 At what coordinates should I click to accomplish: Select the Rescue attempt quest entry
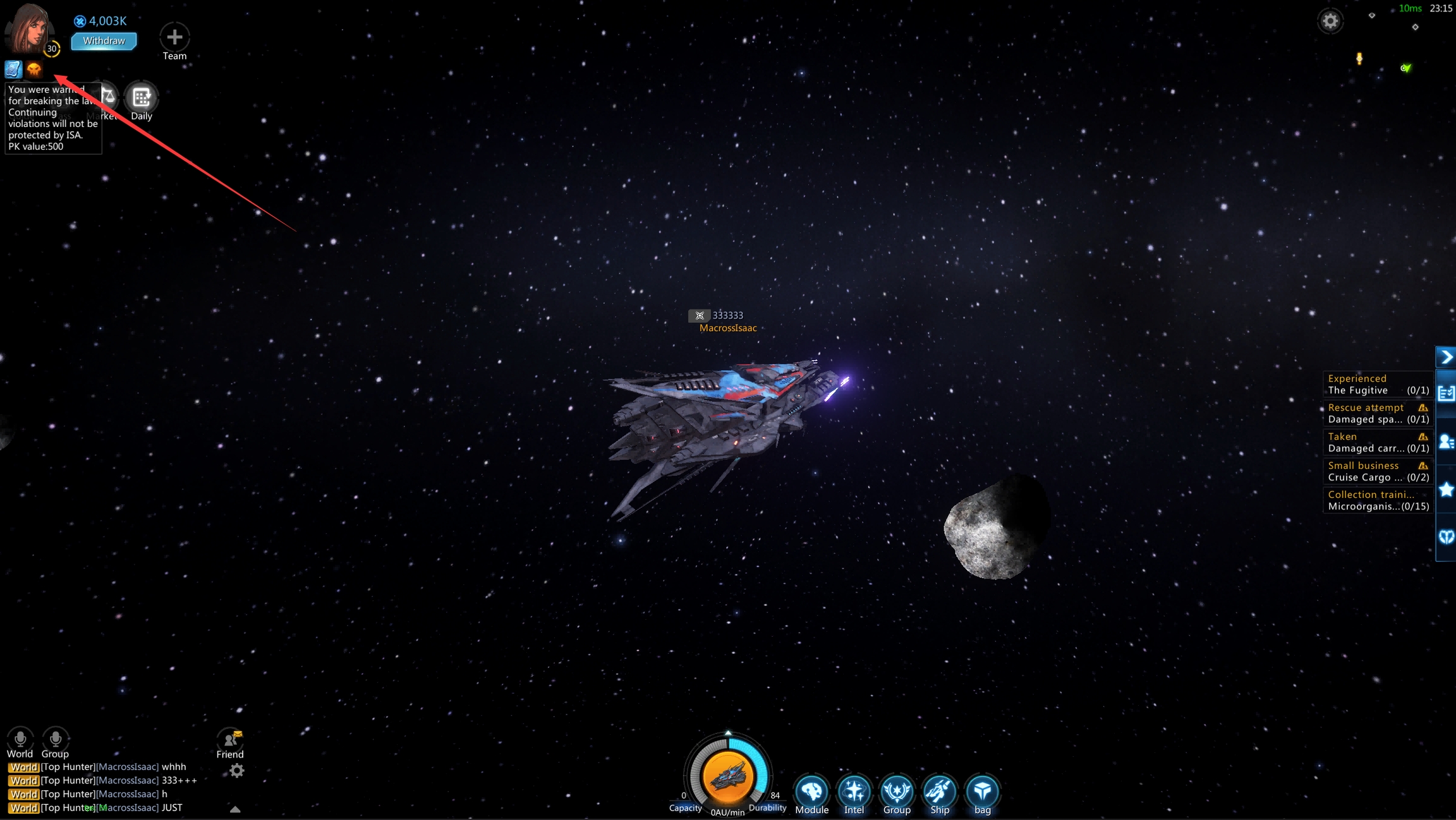point(1378,413)
